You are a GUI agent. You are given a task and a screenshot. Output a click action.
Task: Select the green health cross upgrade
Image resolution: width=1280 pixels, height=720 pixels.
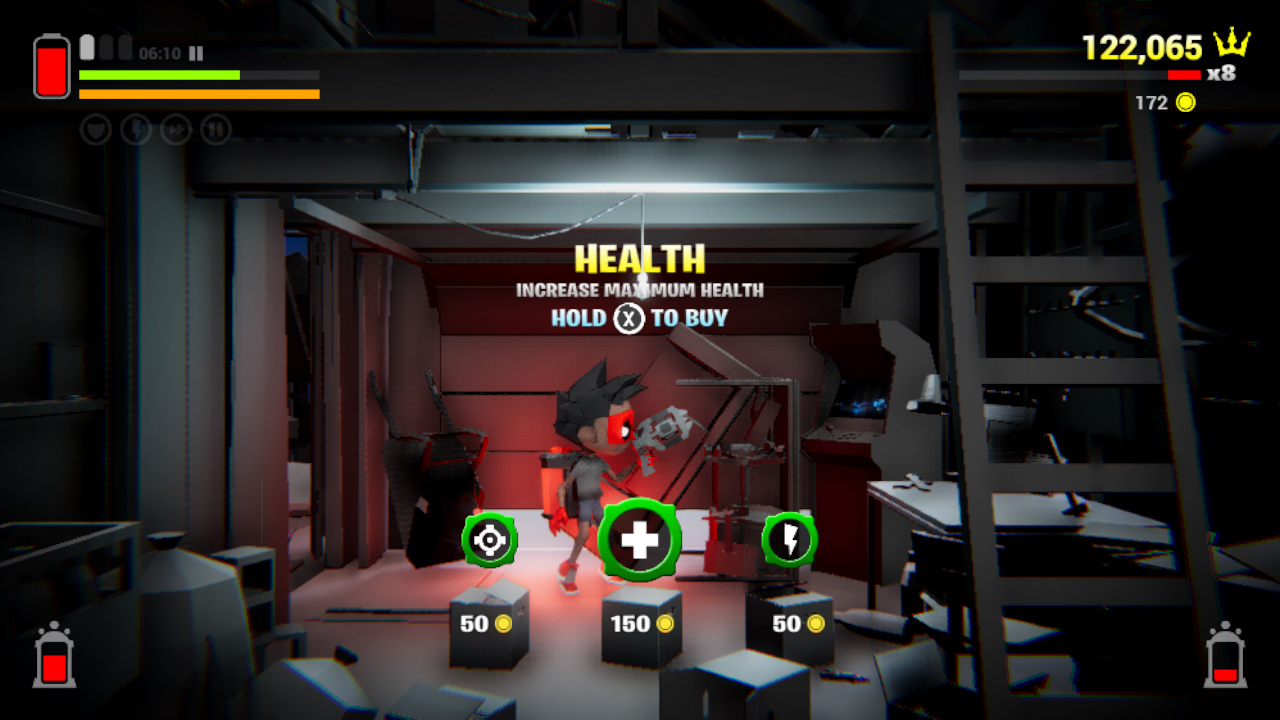click(x=640, y=537)
